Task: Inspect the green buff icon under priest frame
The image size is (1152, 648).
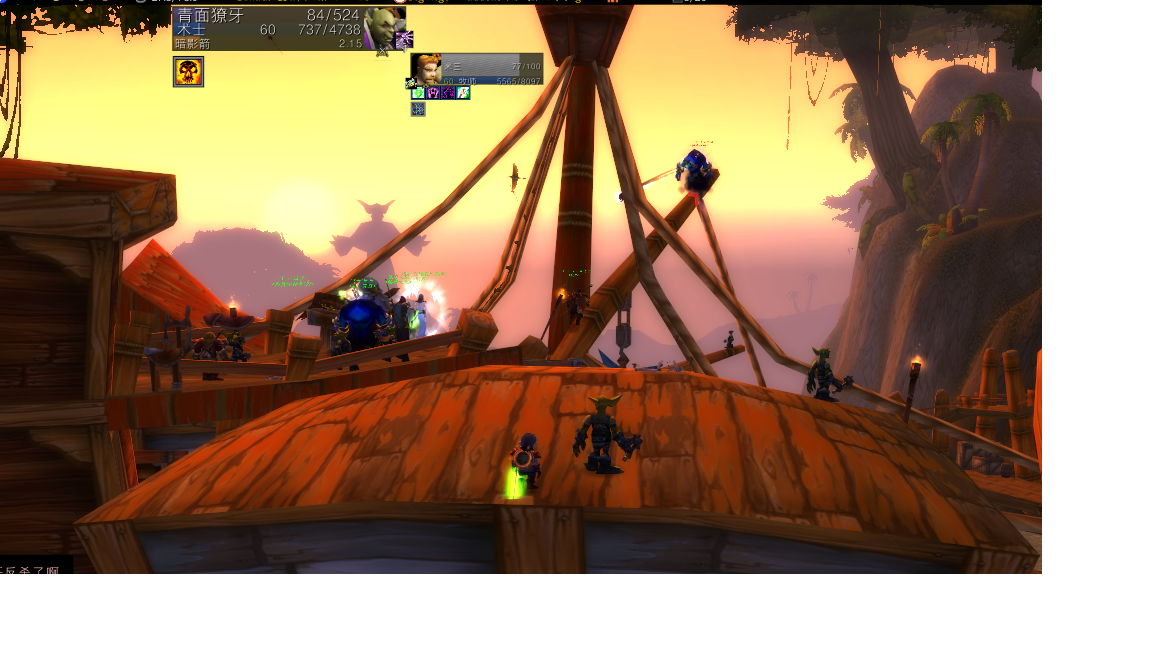Action: click(419, 93)
